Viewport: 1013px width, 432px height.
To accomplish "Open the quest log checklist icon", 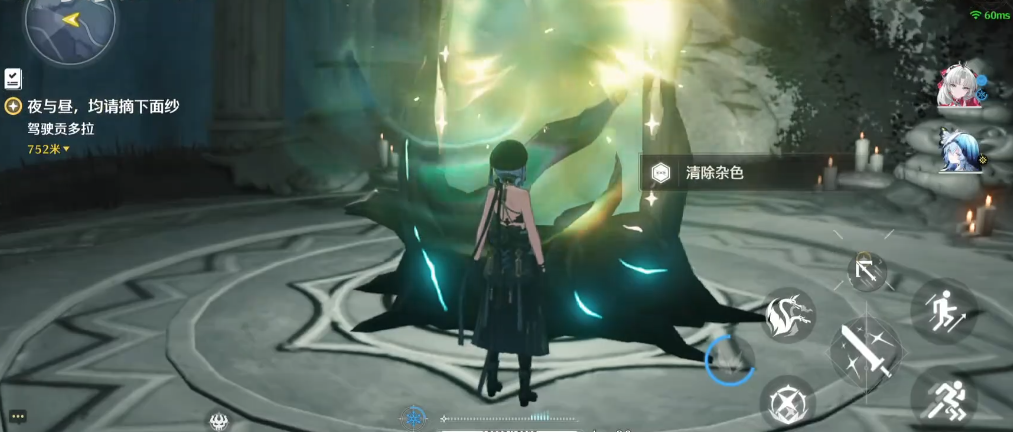I will 14,78.
